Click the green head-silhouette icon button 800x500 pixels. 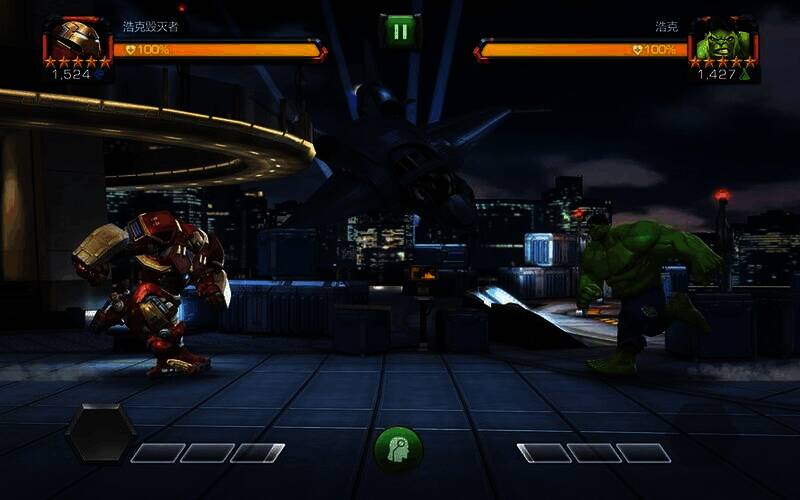pyautogui.click(x=398, y=449)
